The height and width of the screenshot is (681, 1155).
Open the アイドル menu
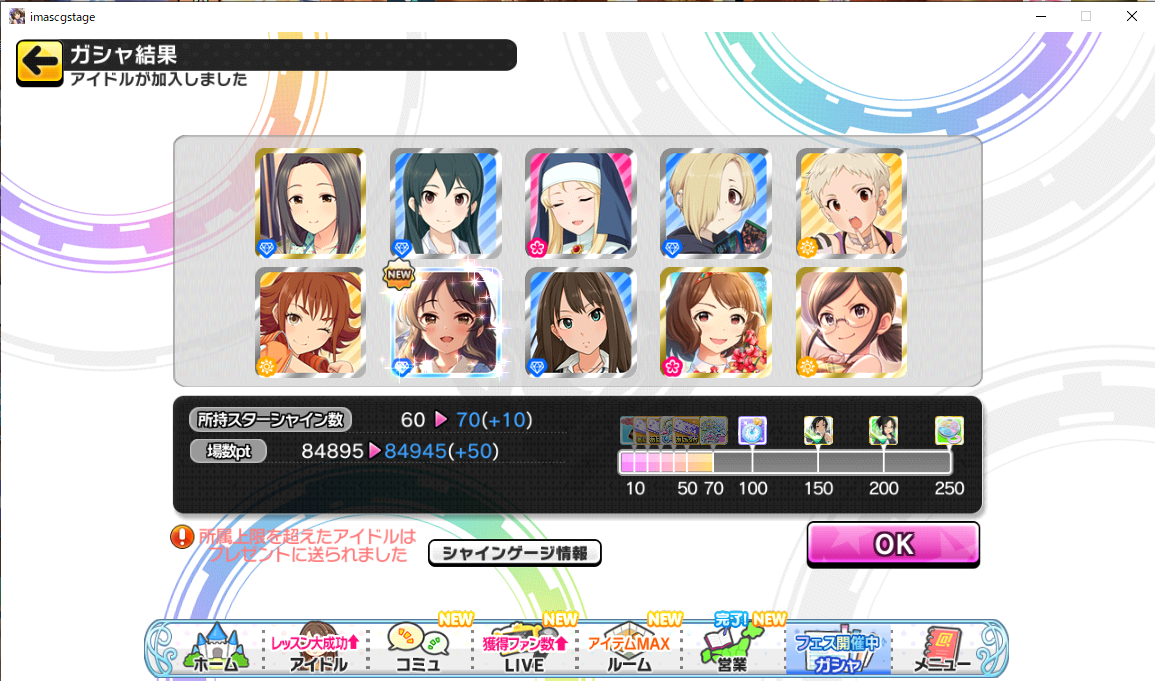click(318, 648)
